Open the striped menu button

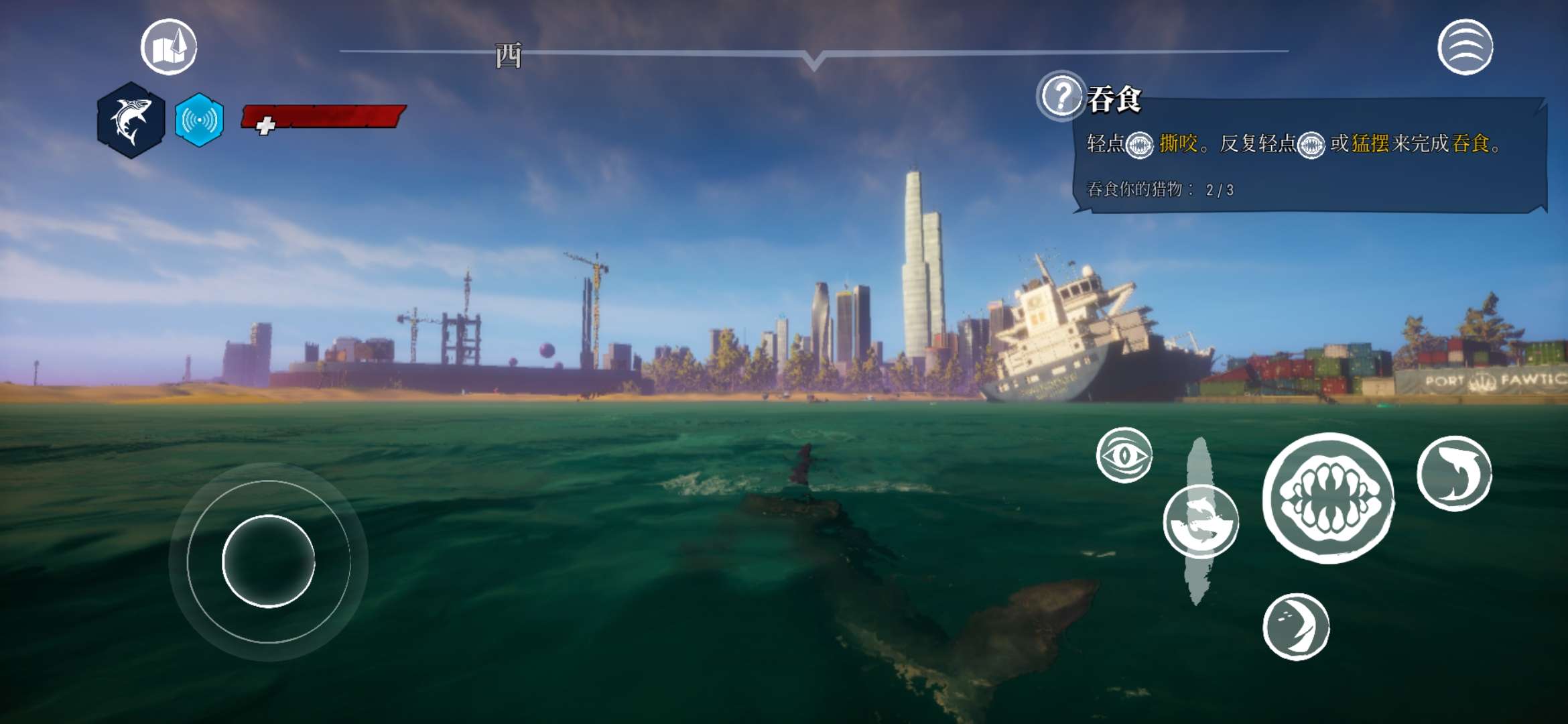1465,47
